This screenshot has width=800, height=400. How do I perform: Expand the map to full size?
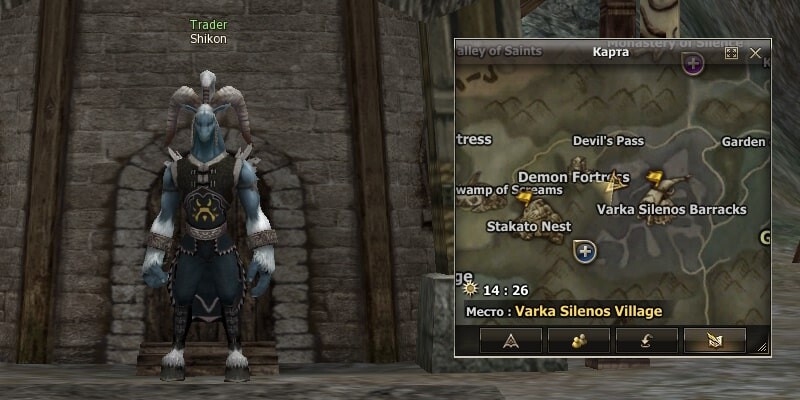pos(732,52)
